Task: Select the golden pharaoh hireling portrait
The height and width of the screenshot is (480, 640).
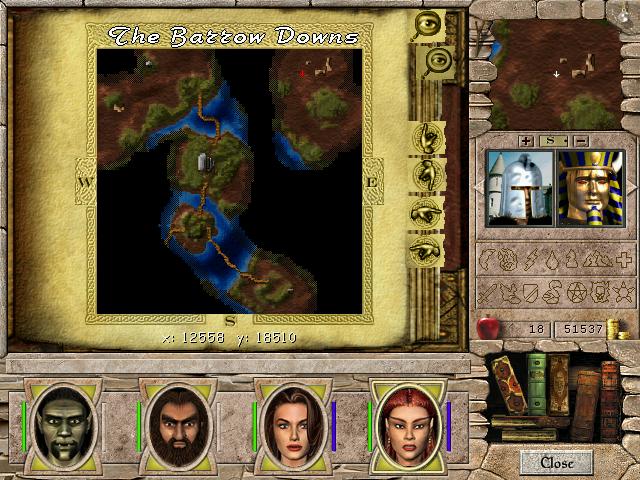Action: click(x=589, y=187)
